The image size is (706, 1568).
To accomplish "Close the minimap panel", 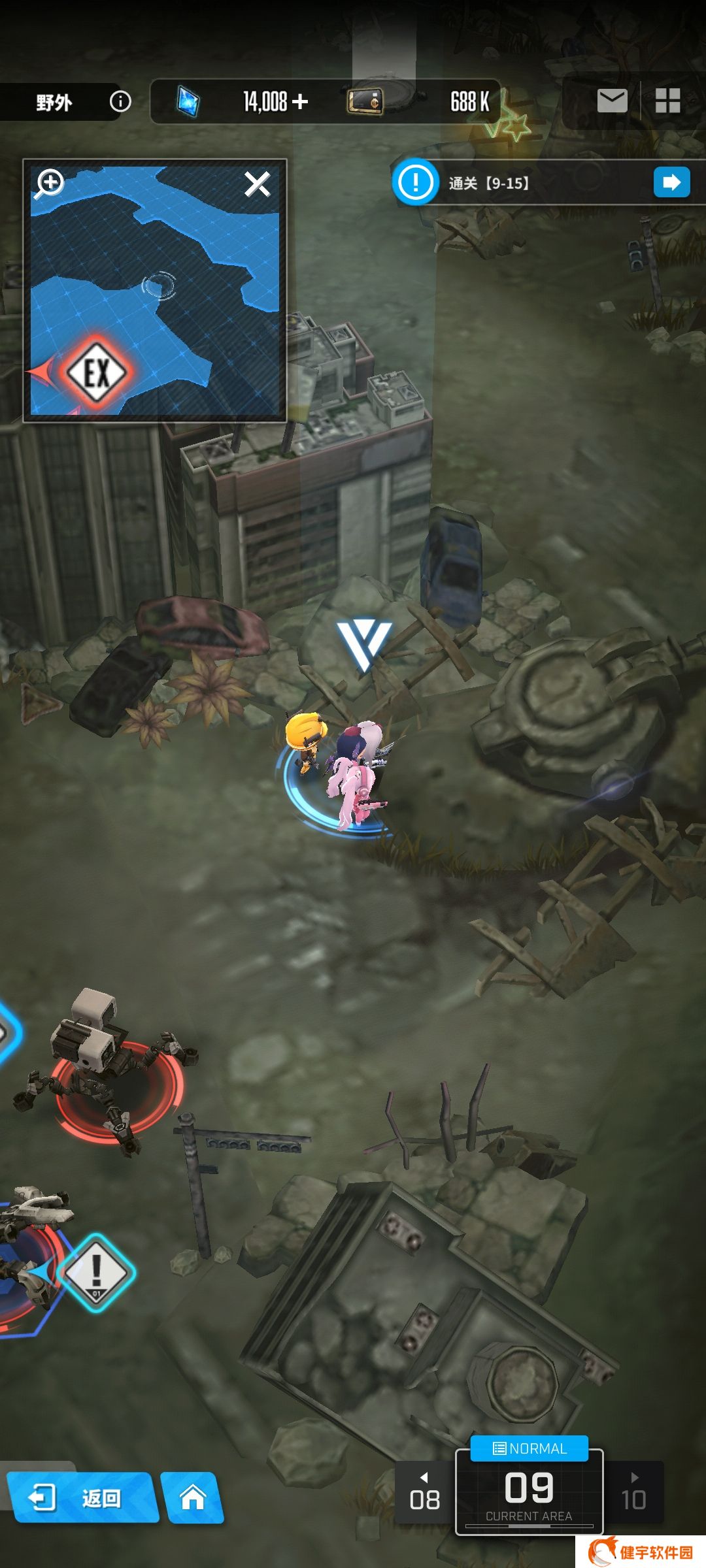I will coord(257,184).
